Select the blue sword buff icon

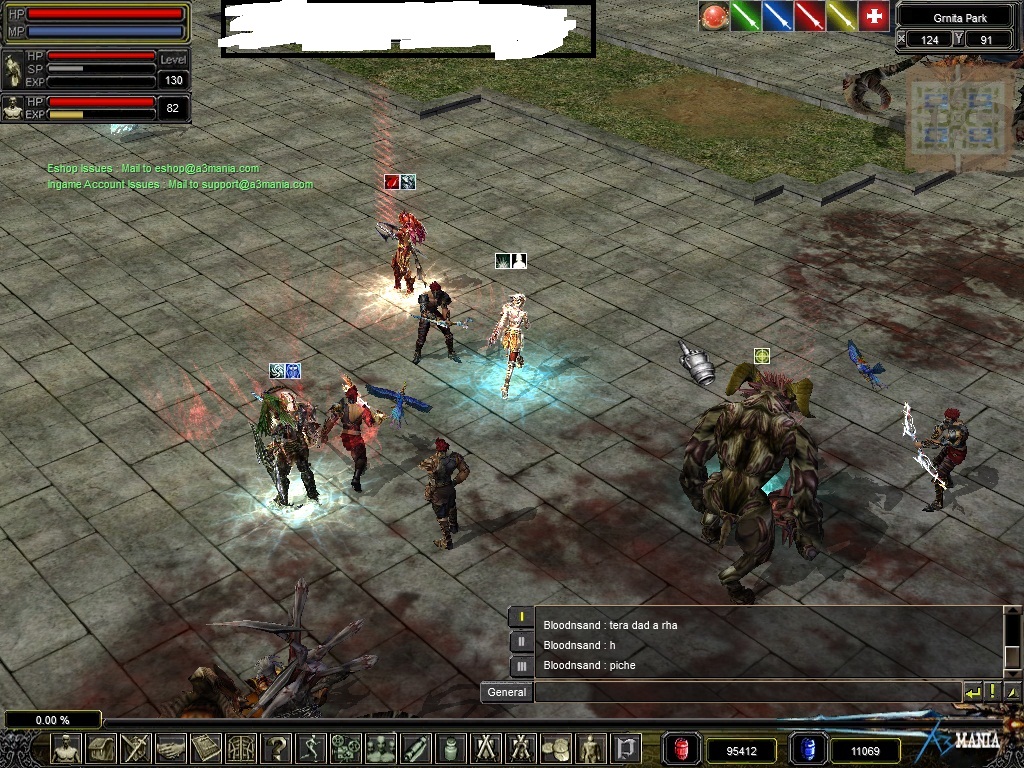pyautogui.click(x=777, y=16)
